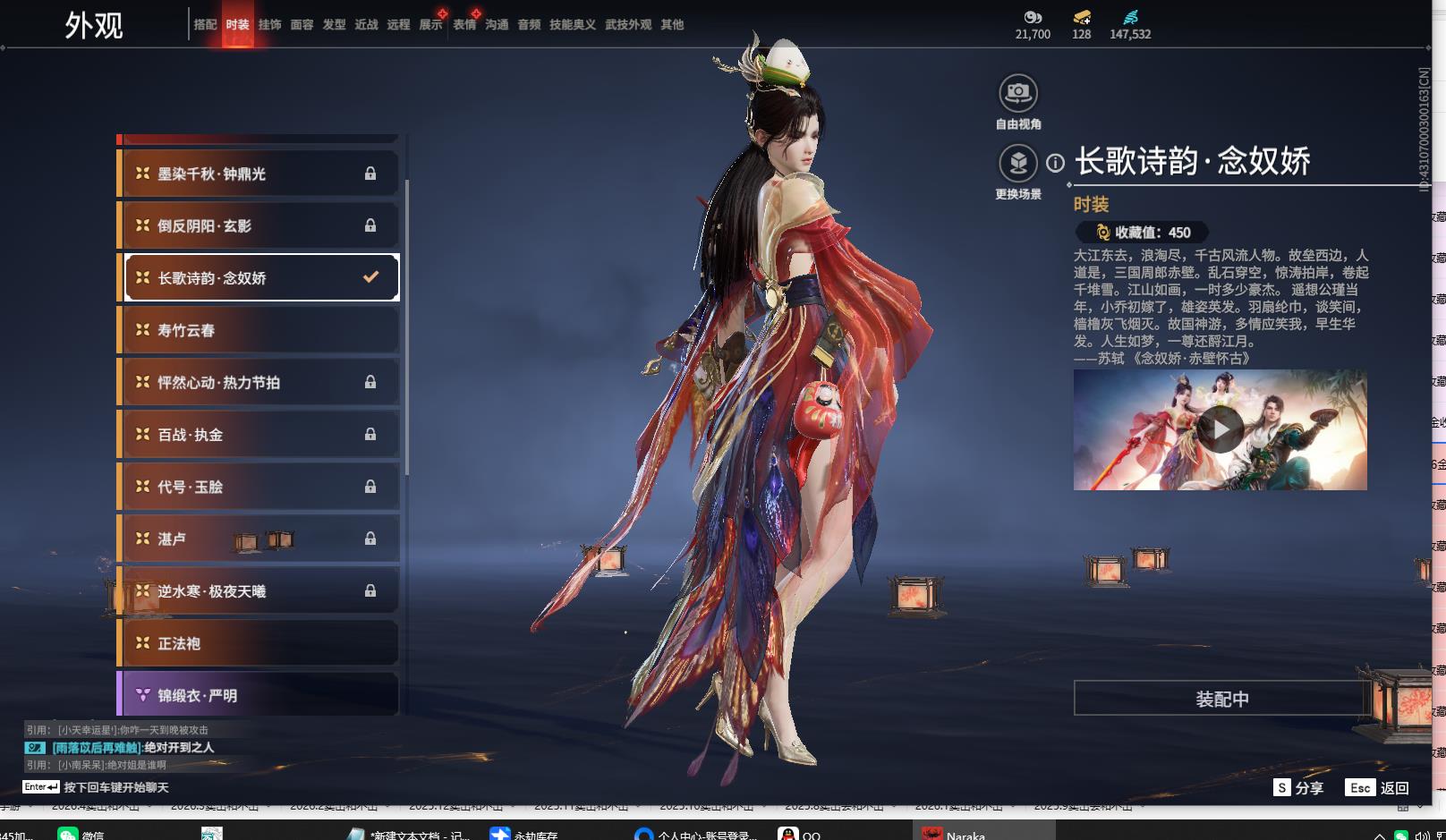This screenshot has width=1446, height=840.
Task: Open the 技能奥义 tab
Action: [x=572, y=25]
